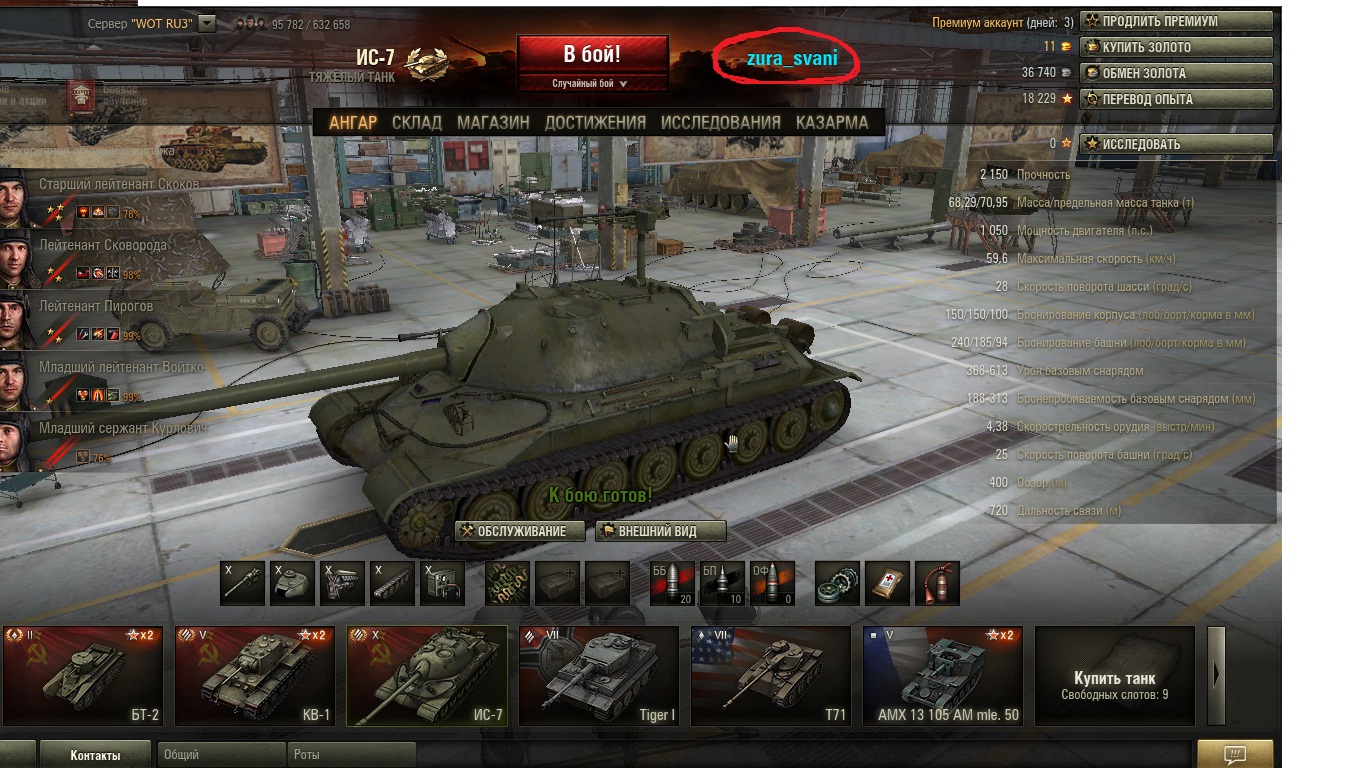This screenshot has height=768, width=1366.
Task: Open Внешний вид customization
Action: tap(660, 531)
